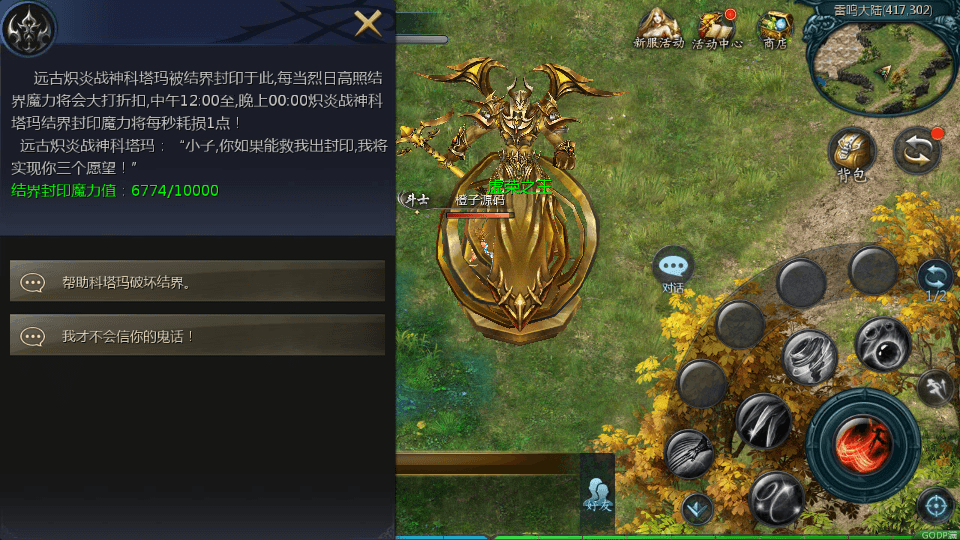Tap the running figure sprint icon
Screen dimensions: 960x540
(936, 385)
